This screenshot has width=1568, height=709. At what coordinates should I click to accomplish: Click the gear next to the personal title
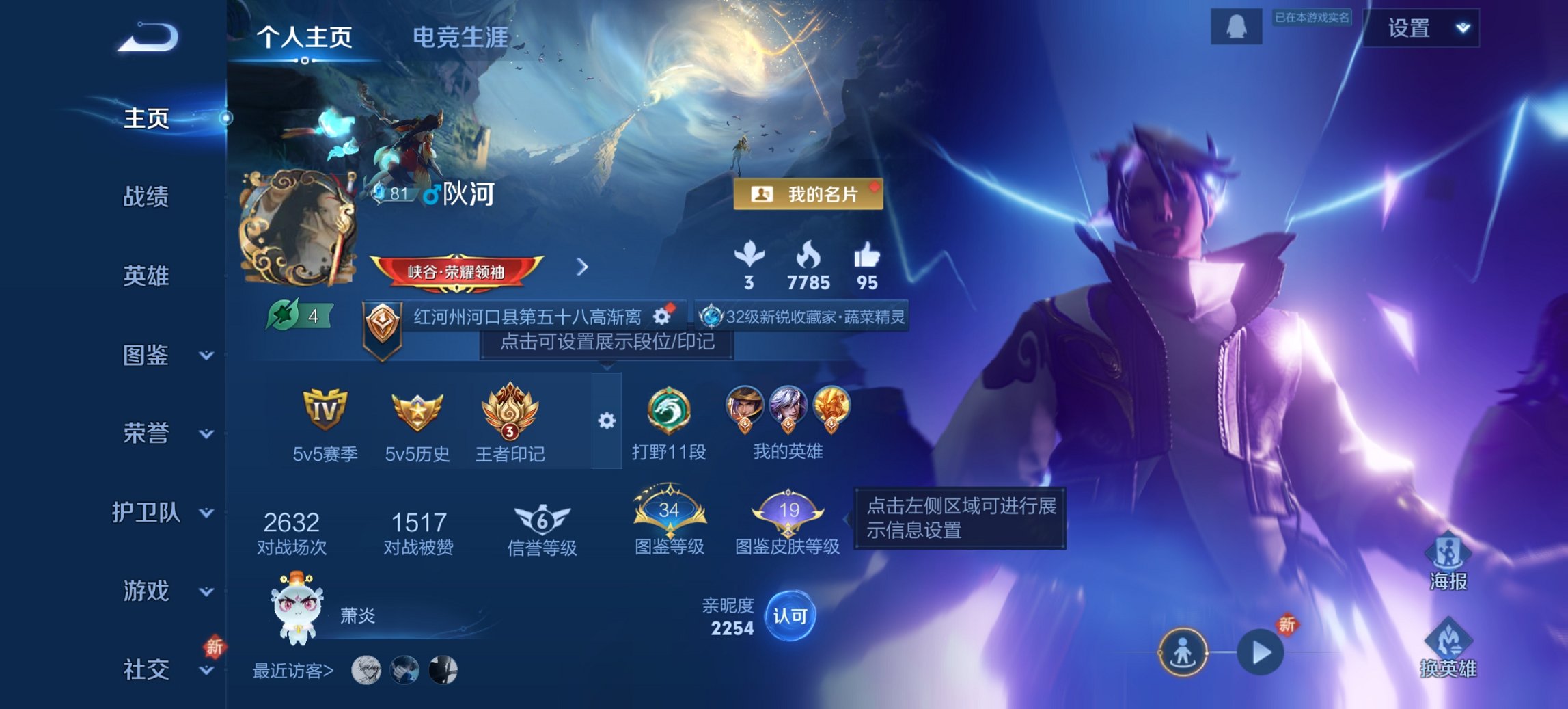pyautogui.click(x=660, y=317)
